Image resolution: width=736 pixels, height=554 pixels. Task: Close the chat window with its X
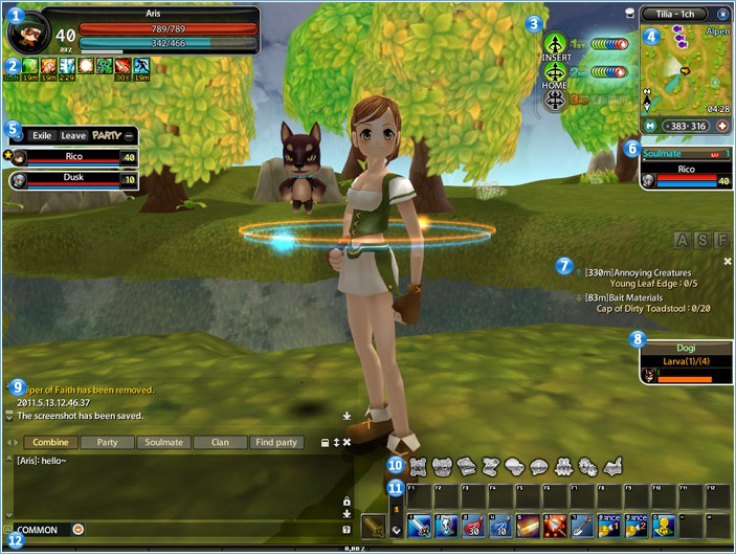pyautogui.click(x=347, y=442)
